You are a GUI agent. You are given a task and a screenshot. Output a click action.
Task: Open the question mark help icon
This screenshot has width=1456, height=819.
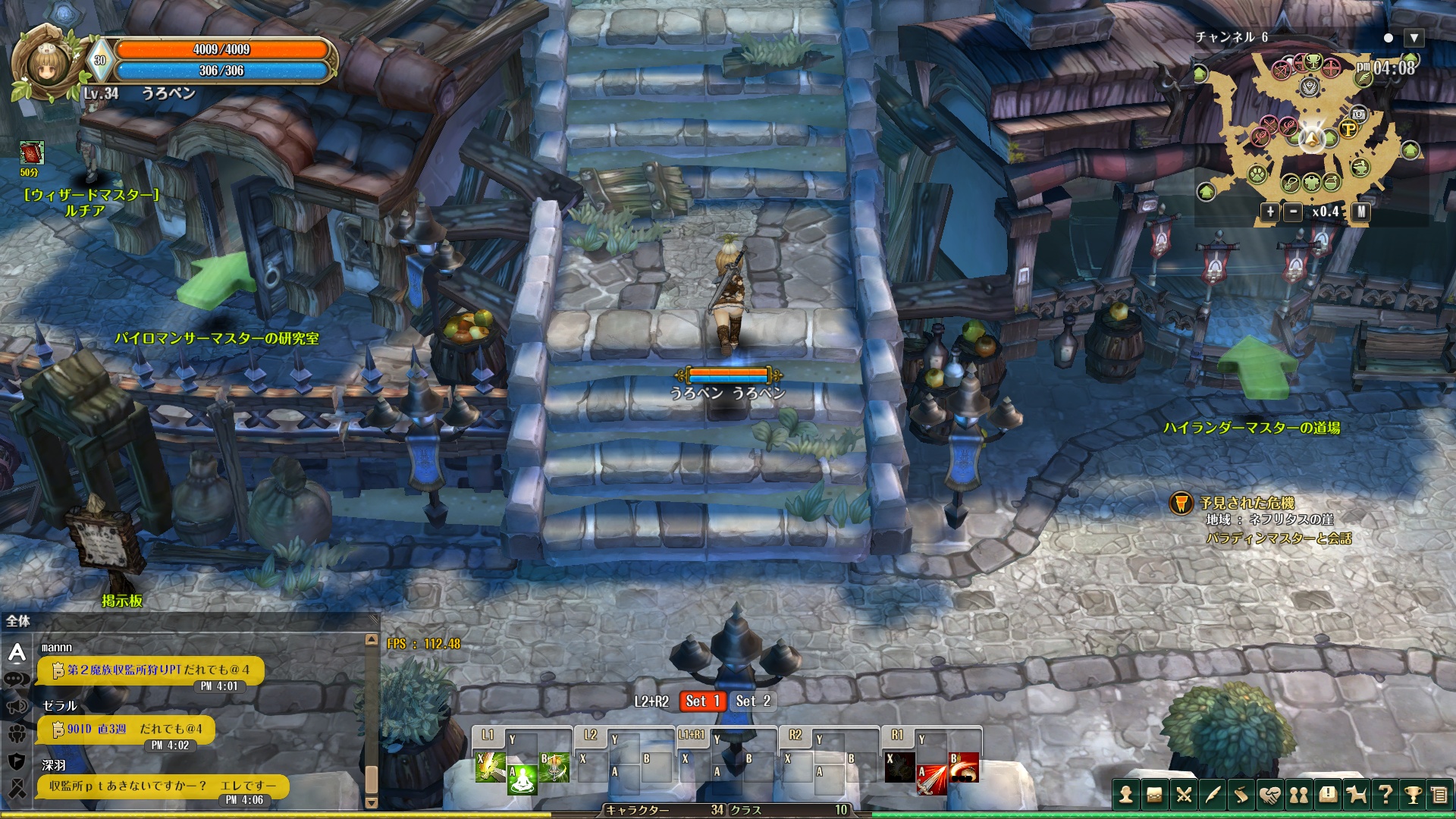tap(1385, 795)
